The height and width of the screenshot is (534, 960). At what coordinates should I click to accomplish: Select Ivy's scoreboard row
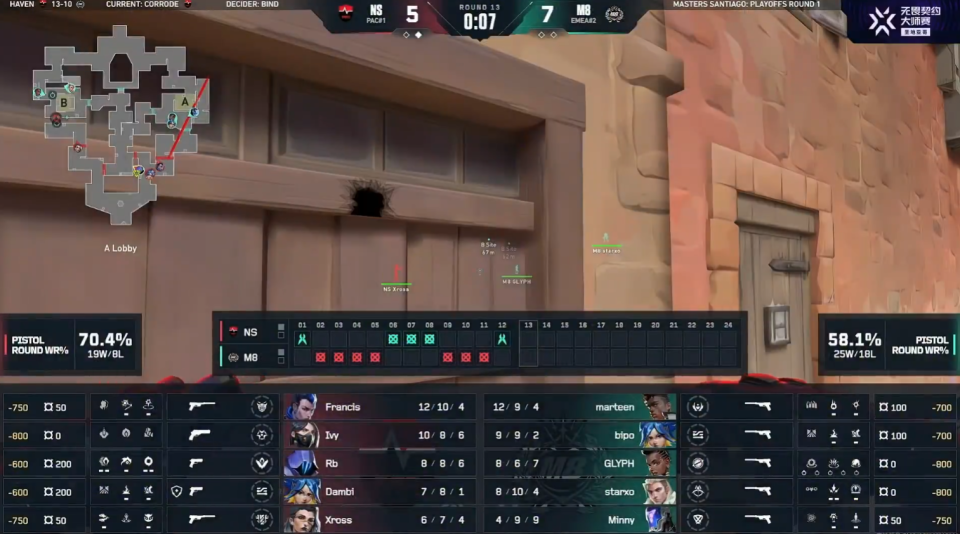380,435
